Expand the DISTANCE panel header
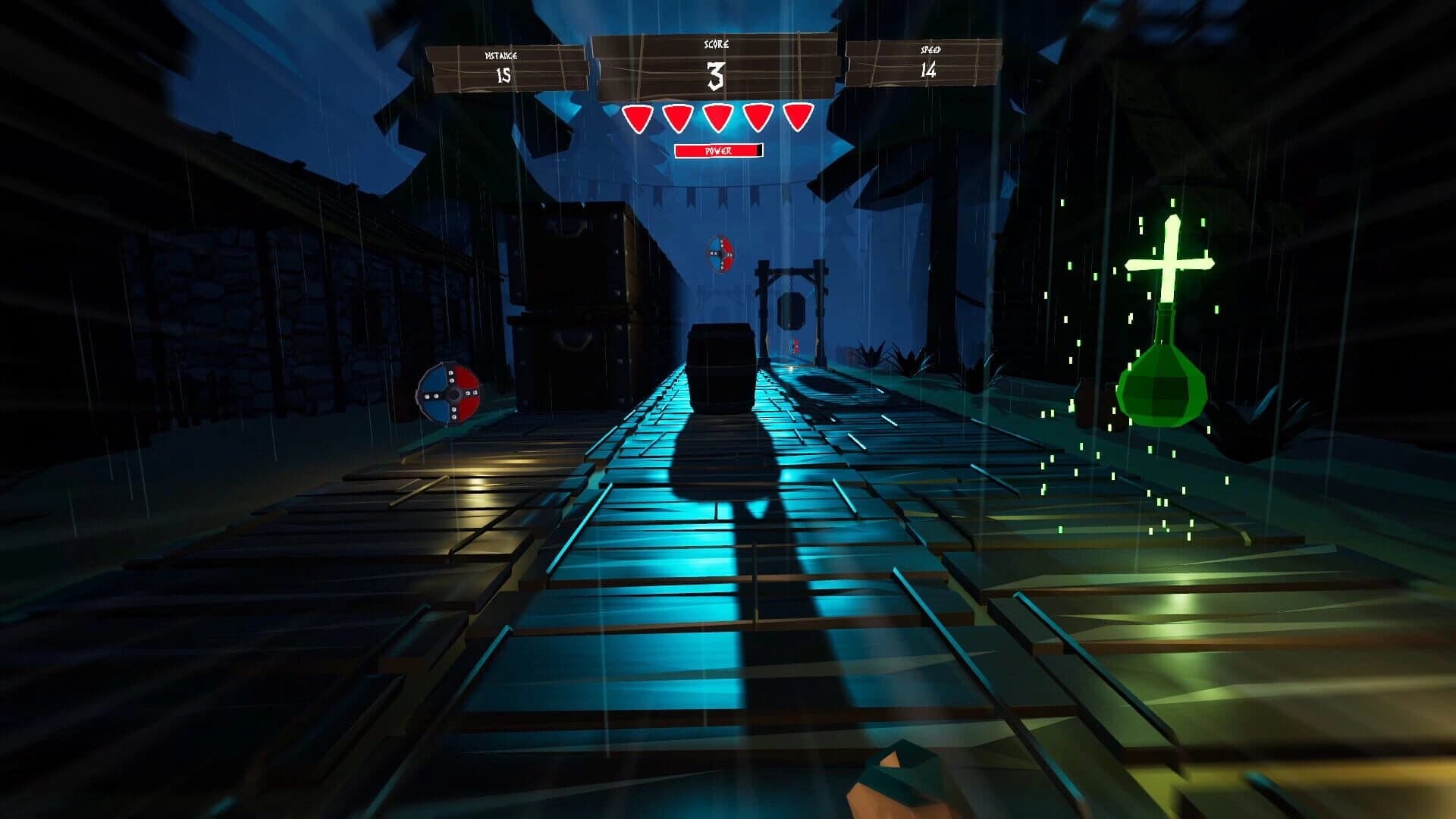 (x=502, y=54)
